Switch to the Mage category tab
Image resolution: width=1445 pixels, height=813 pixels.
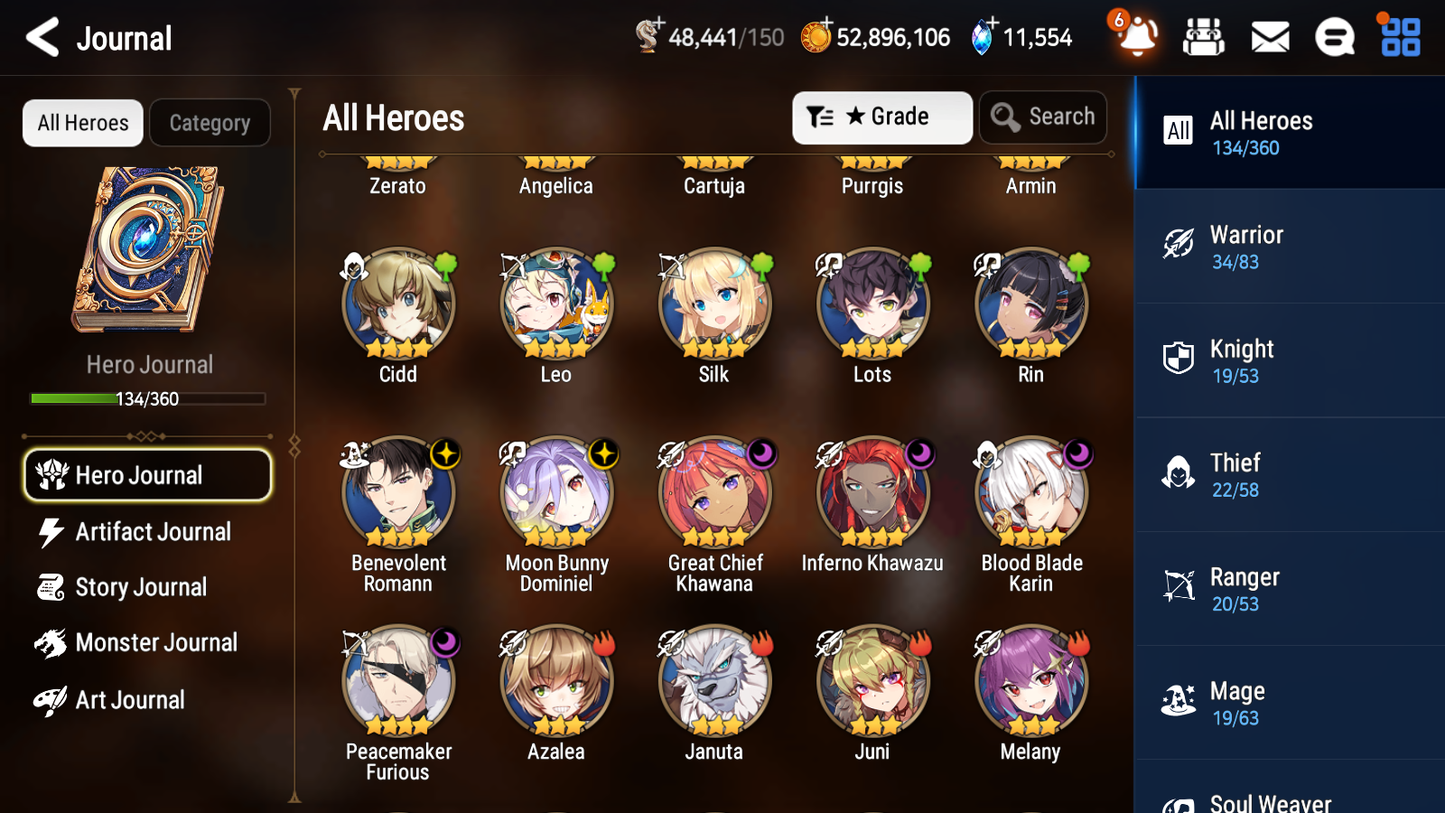[1289, 702]
